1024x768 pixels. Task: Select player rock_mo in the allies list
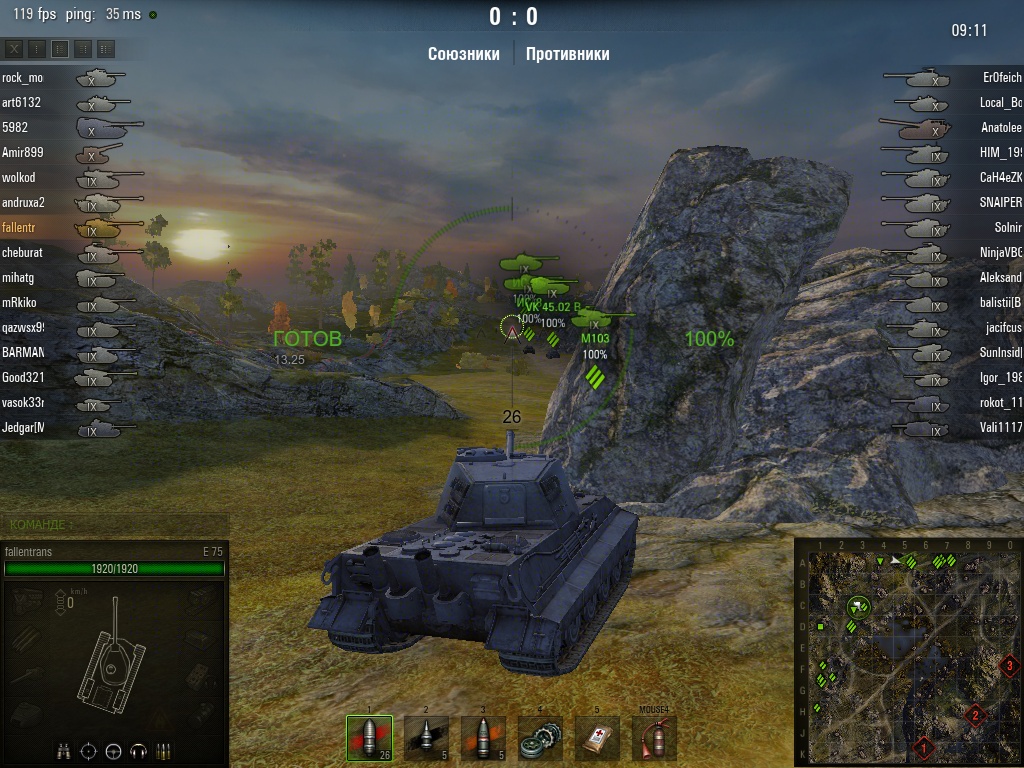[x=22, y=77]
